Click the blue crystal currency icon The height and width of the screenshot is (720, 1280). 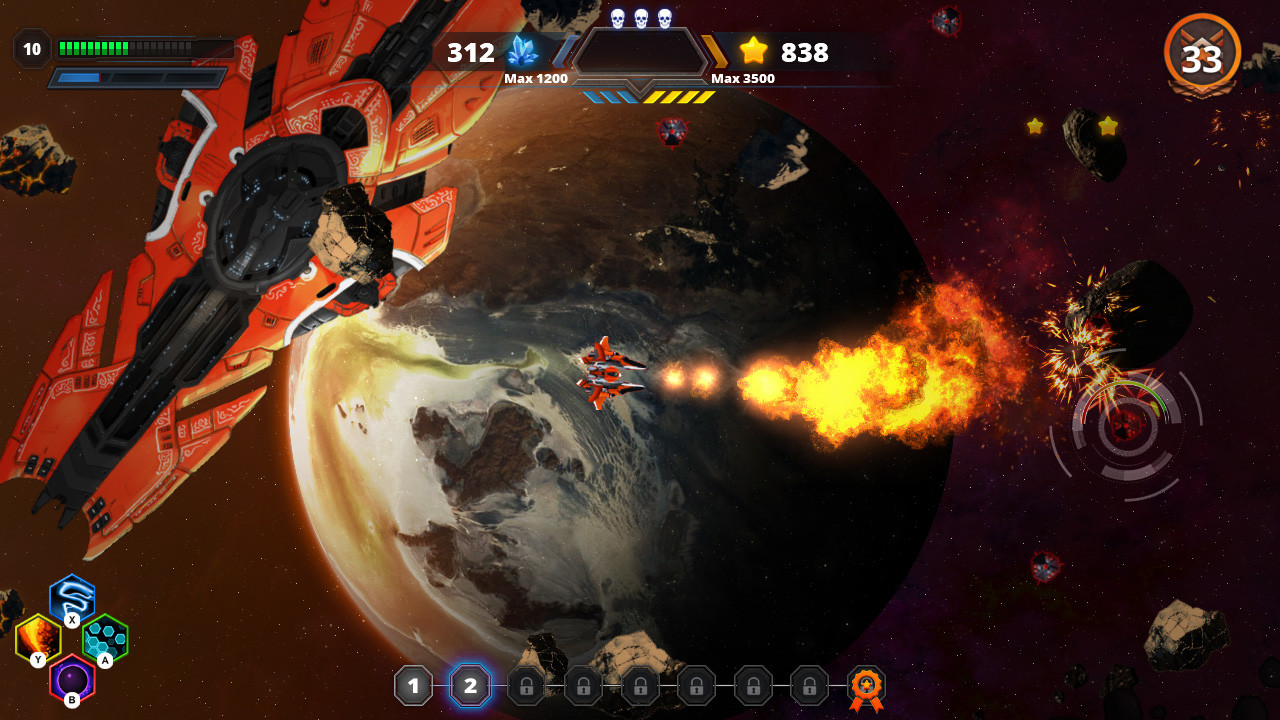point(521,52)
